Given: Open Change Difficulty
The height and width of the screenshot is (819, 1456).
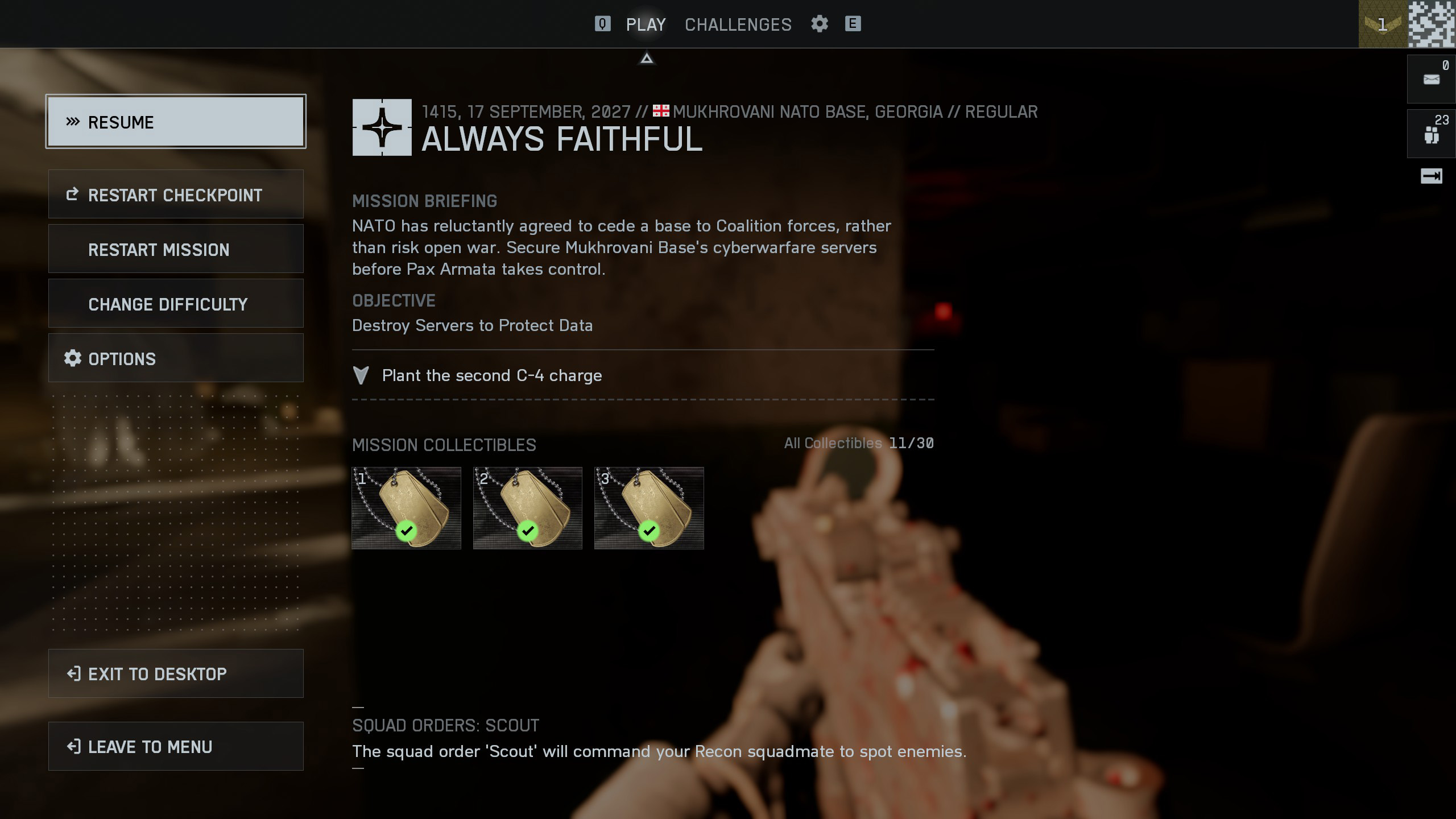Looking at the screenshot, I should pyautogui.click(x=176, y=304).
